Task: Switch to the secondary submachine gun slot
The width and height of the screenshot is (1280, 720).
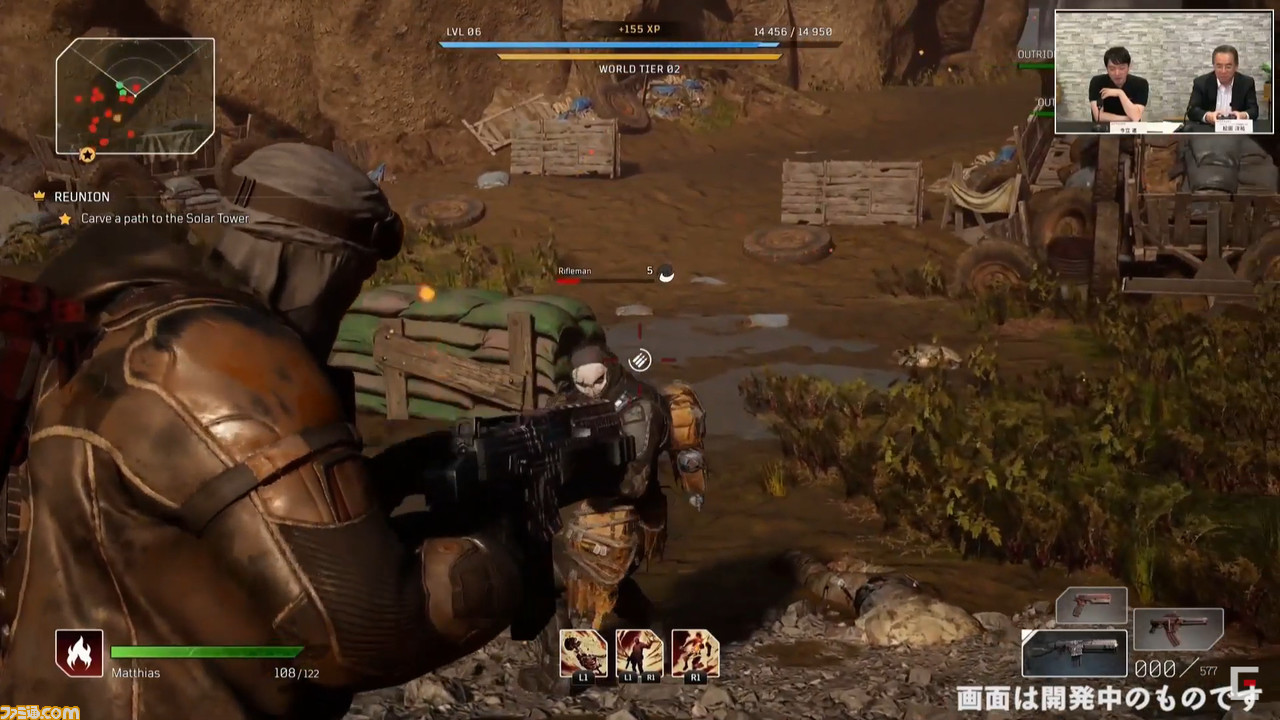Action: click(1177, 629)
